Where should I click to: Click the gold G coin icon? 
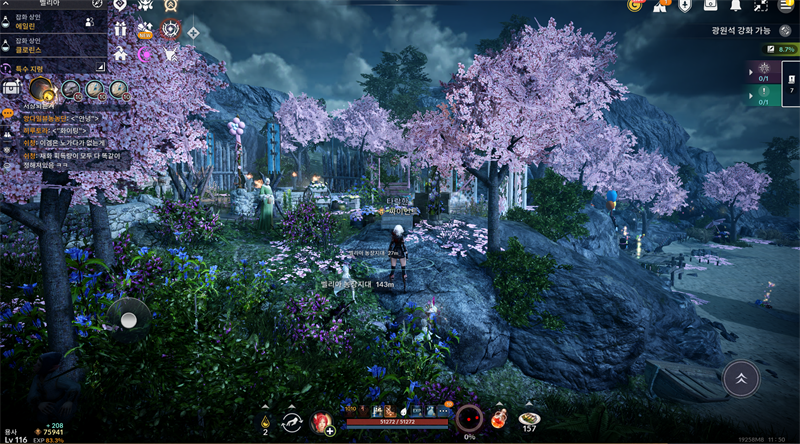pyautogui.click(x=634, y=6)
